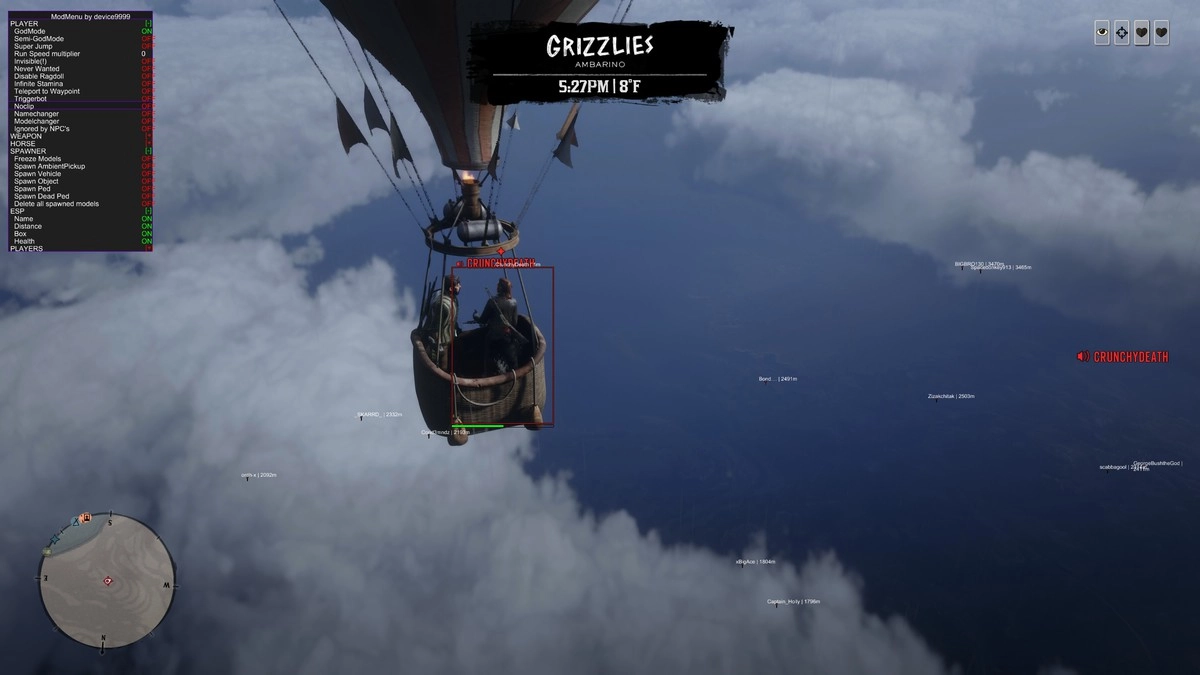Turn on Infinite Stamina
Image resolution: width=1200 pixels, height=675 pixels.
pos(40,84)
